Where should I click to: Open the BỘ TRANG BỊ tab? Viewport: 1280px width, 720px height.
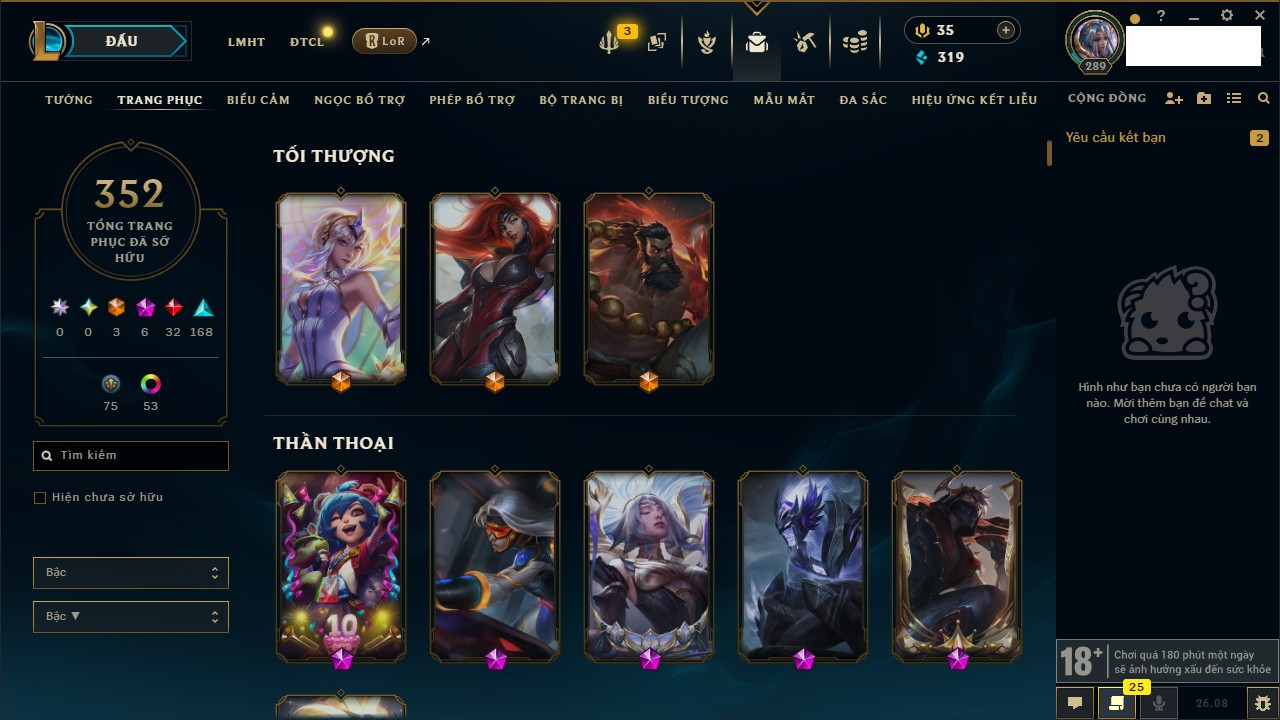(x=581, y=100)
